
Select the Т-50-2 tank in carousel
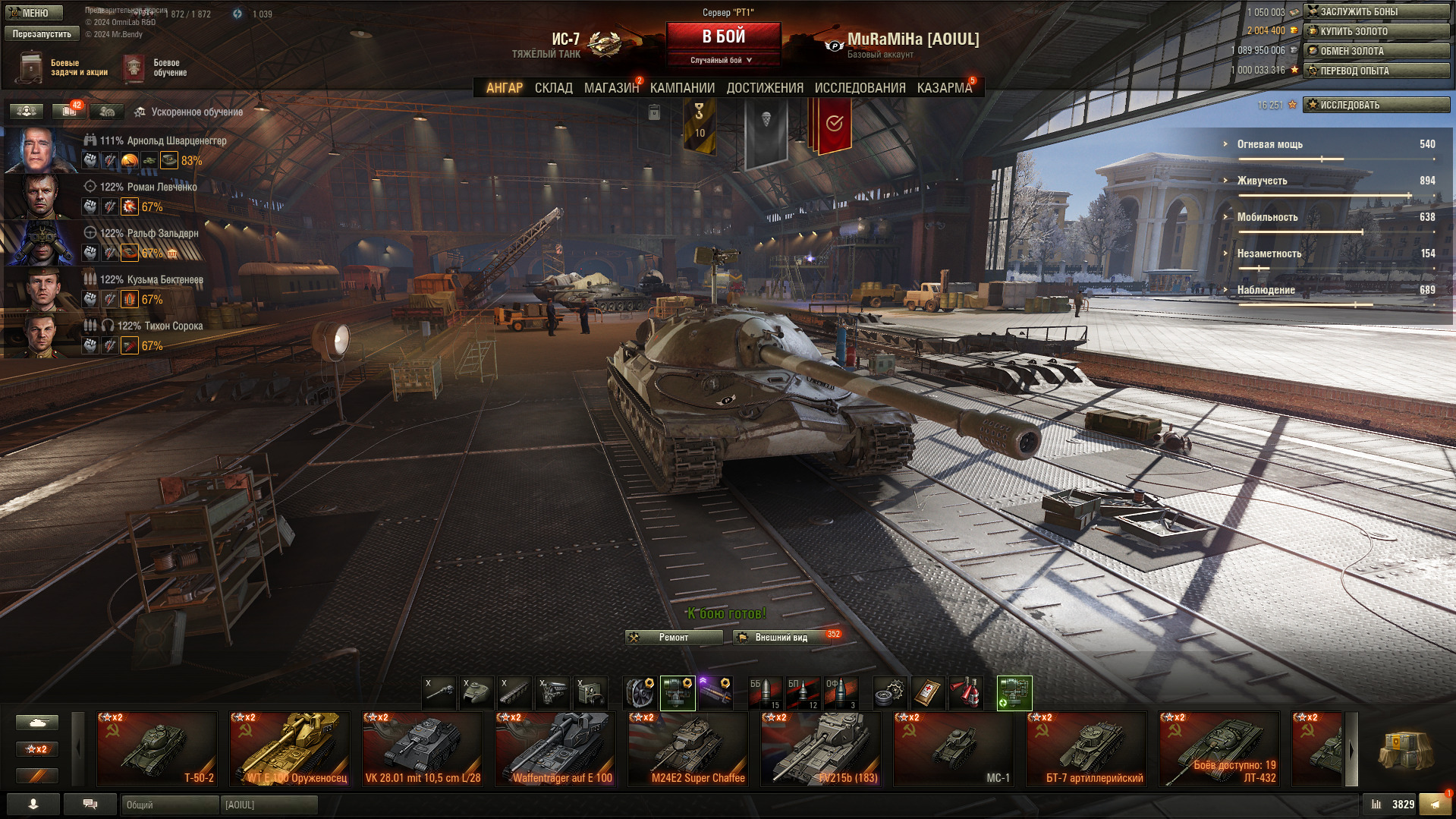point(157,748)
